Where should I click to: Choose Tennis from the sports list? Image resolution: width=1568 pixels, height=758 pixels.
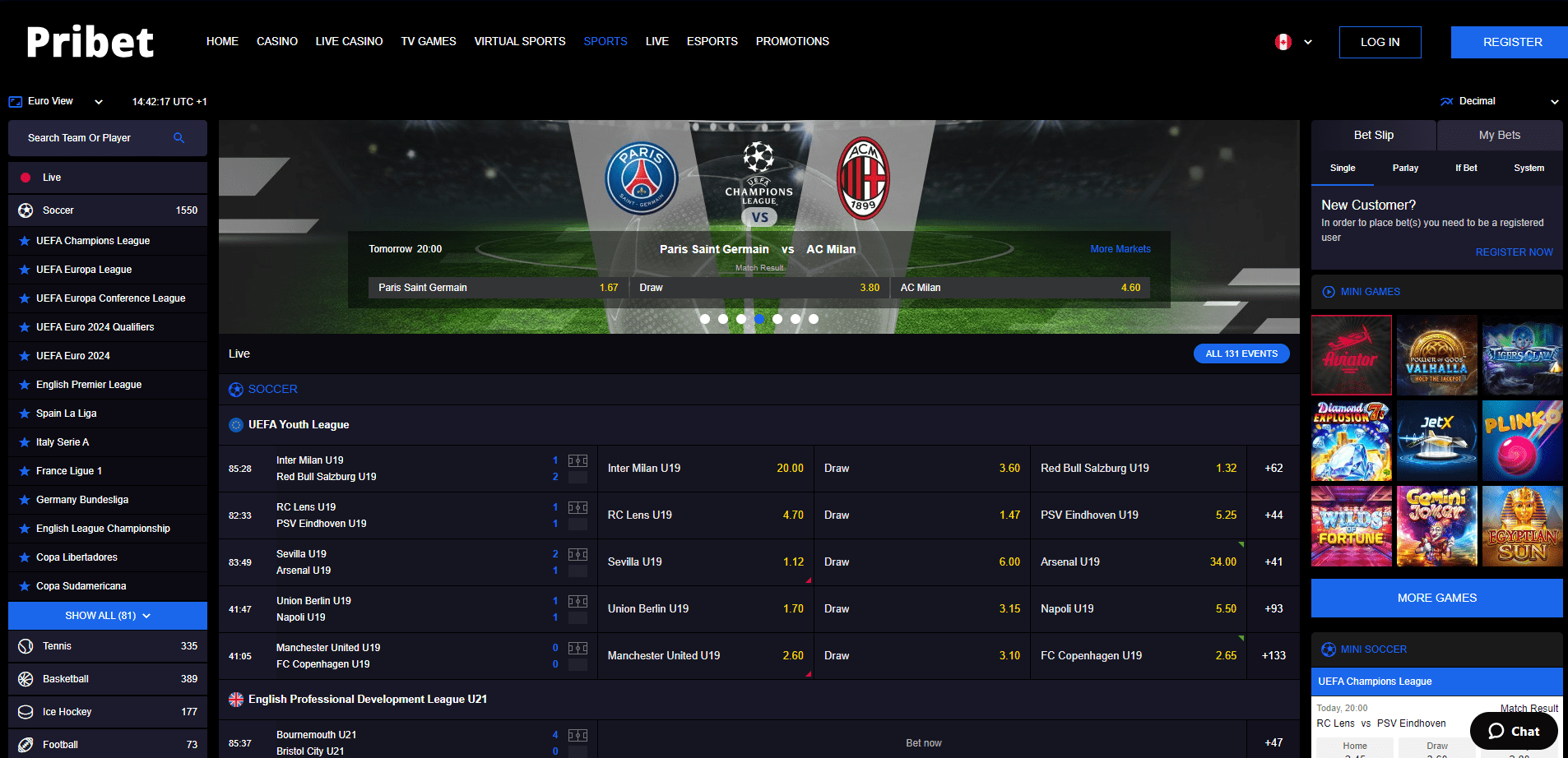click(58, 646)
